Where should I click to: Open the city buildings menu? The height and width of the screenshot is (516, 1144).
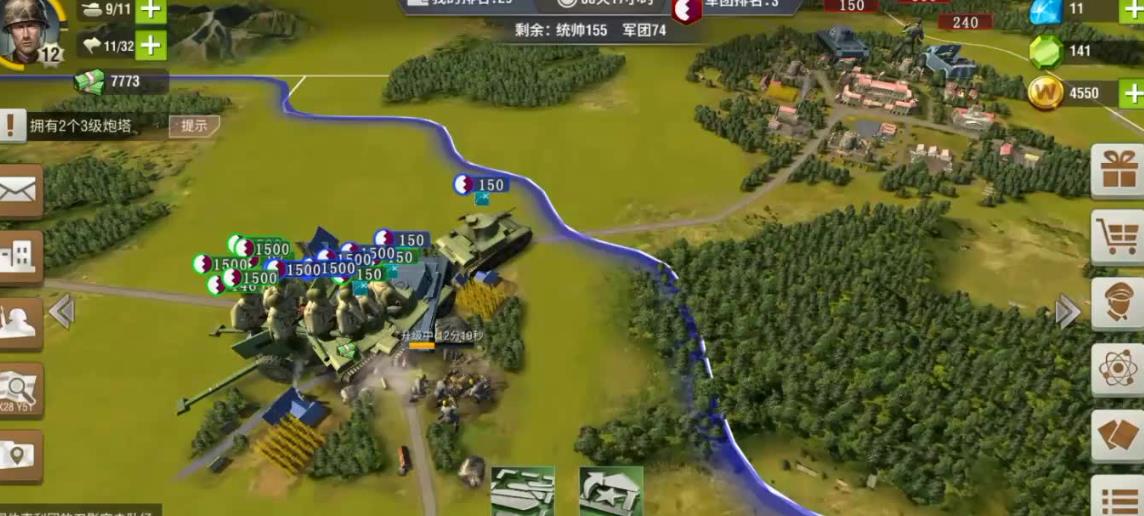[x=20, y=257]
